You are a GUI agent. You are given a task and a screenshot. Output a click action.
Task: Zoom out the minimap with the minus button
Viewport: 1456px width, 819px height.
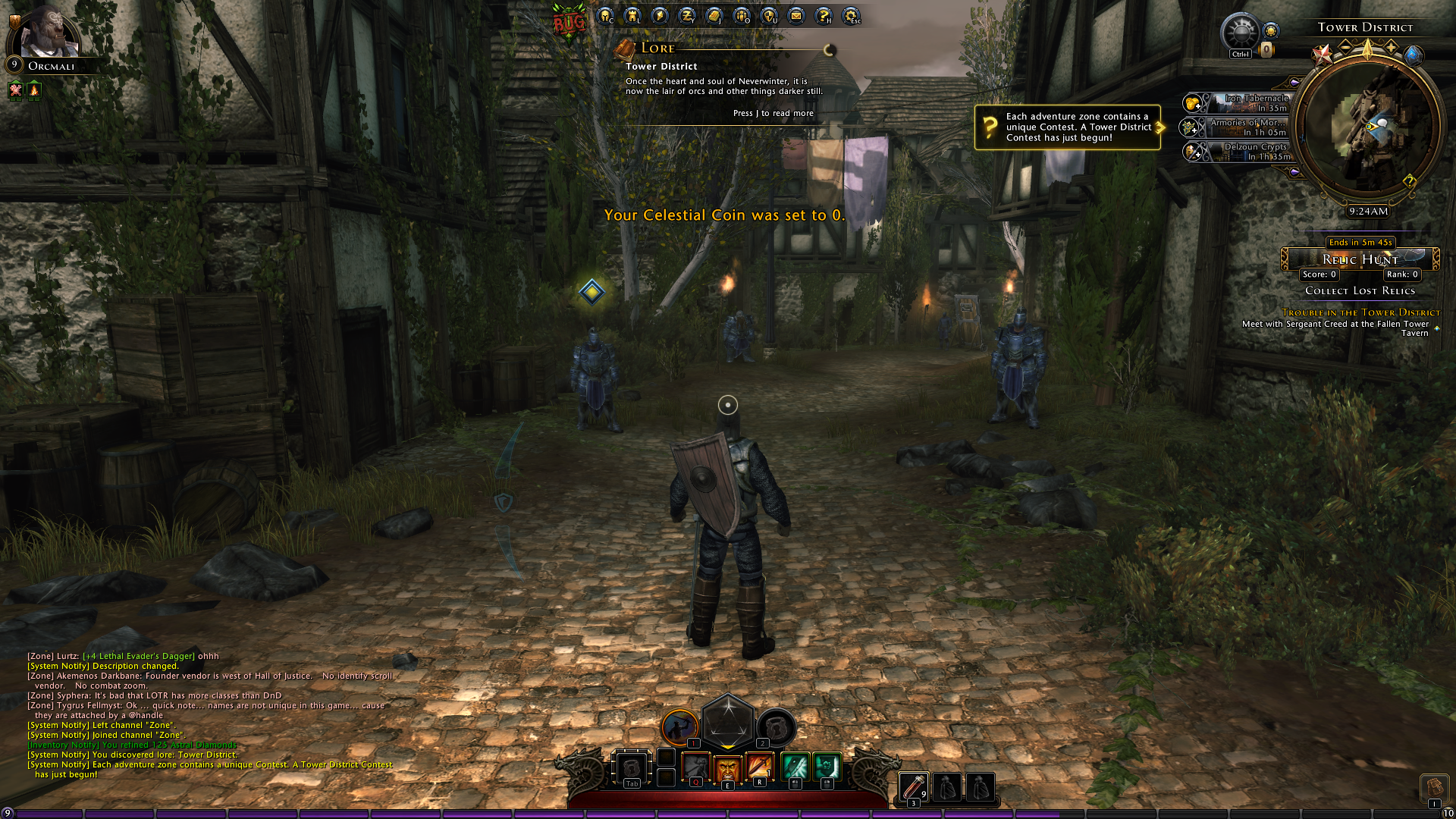pyautogui.click(x=1345, y=47)
